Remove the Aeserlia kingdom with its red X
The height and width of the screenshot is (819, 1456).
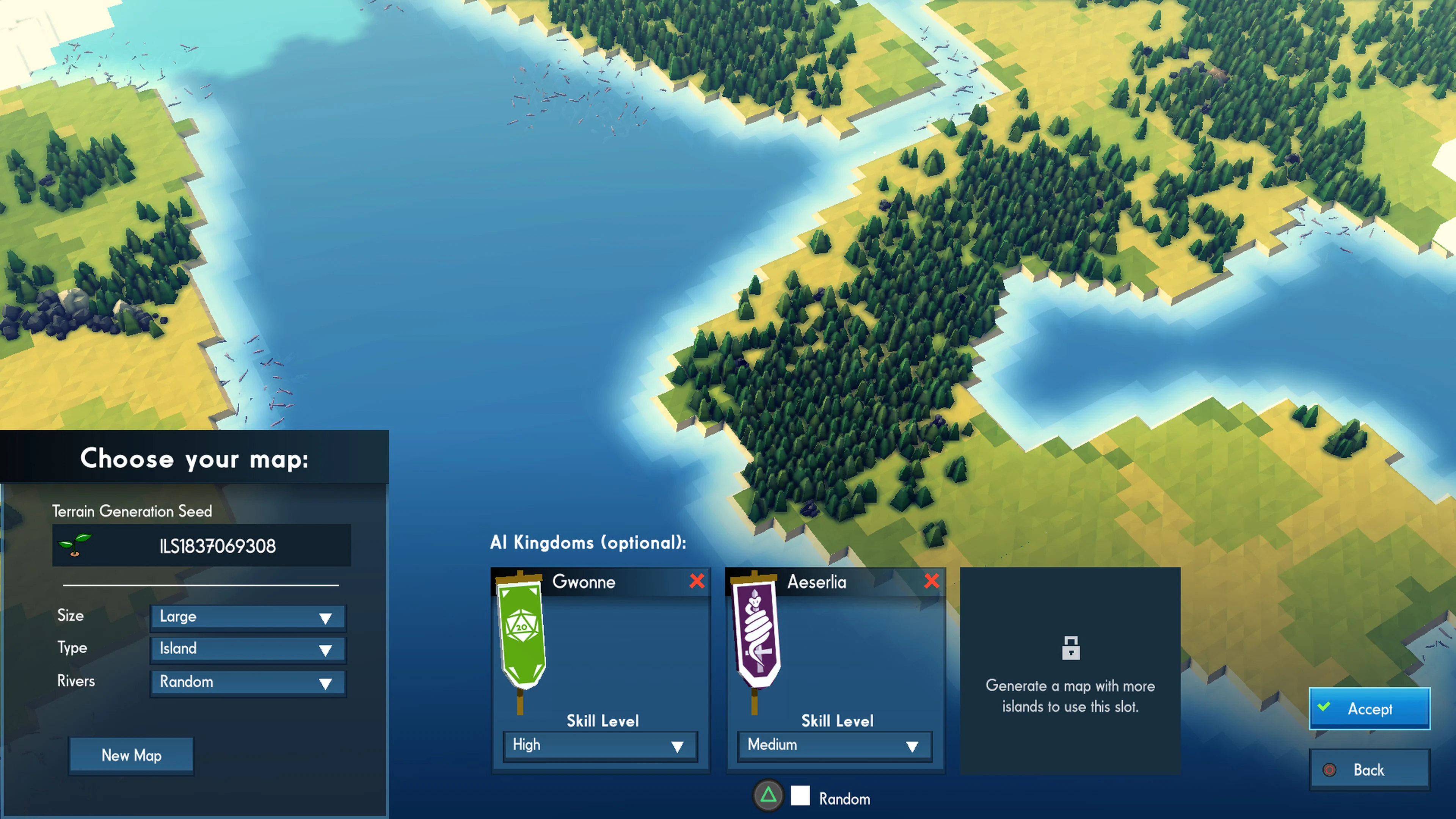click(932, 582)
